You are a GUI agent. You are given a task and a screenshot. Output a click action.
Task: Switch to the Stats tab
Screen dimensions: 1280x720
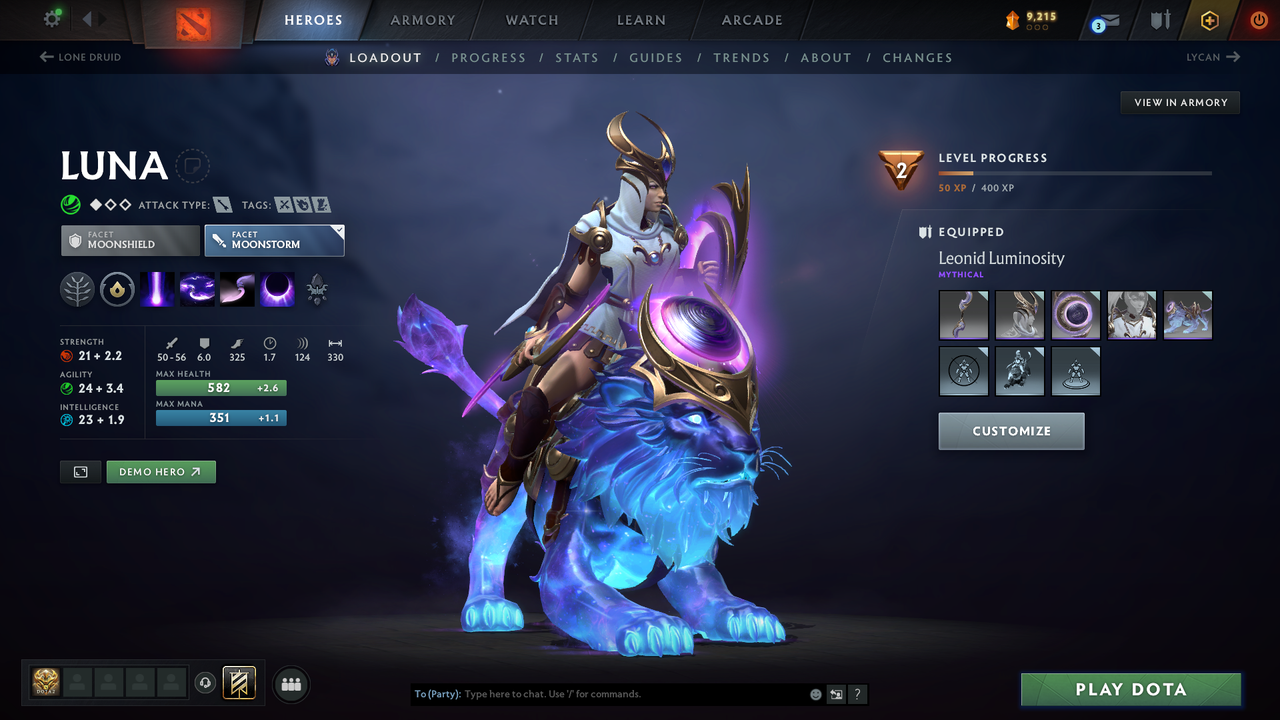pyautogui.click(x=577, y=58)
